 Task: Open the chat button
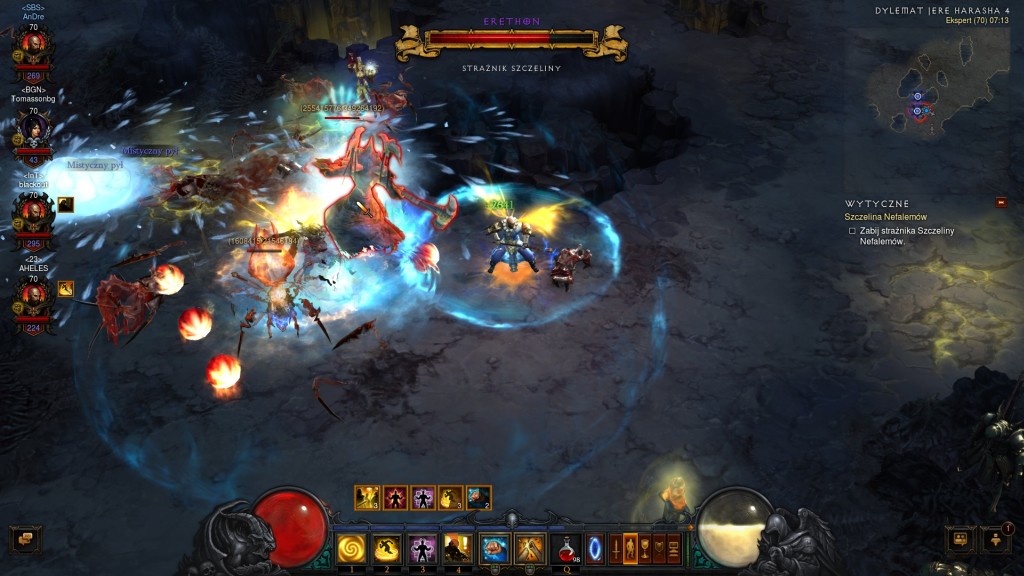25,540
